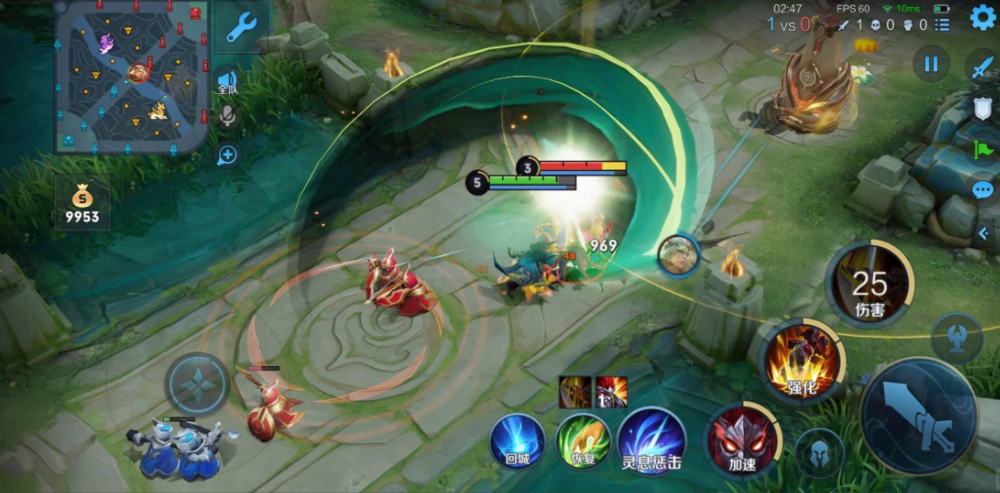Send the green flag gather signal

point(983,149)
